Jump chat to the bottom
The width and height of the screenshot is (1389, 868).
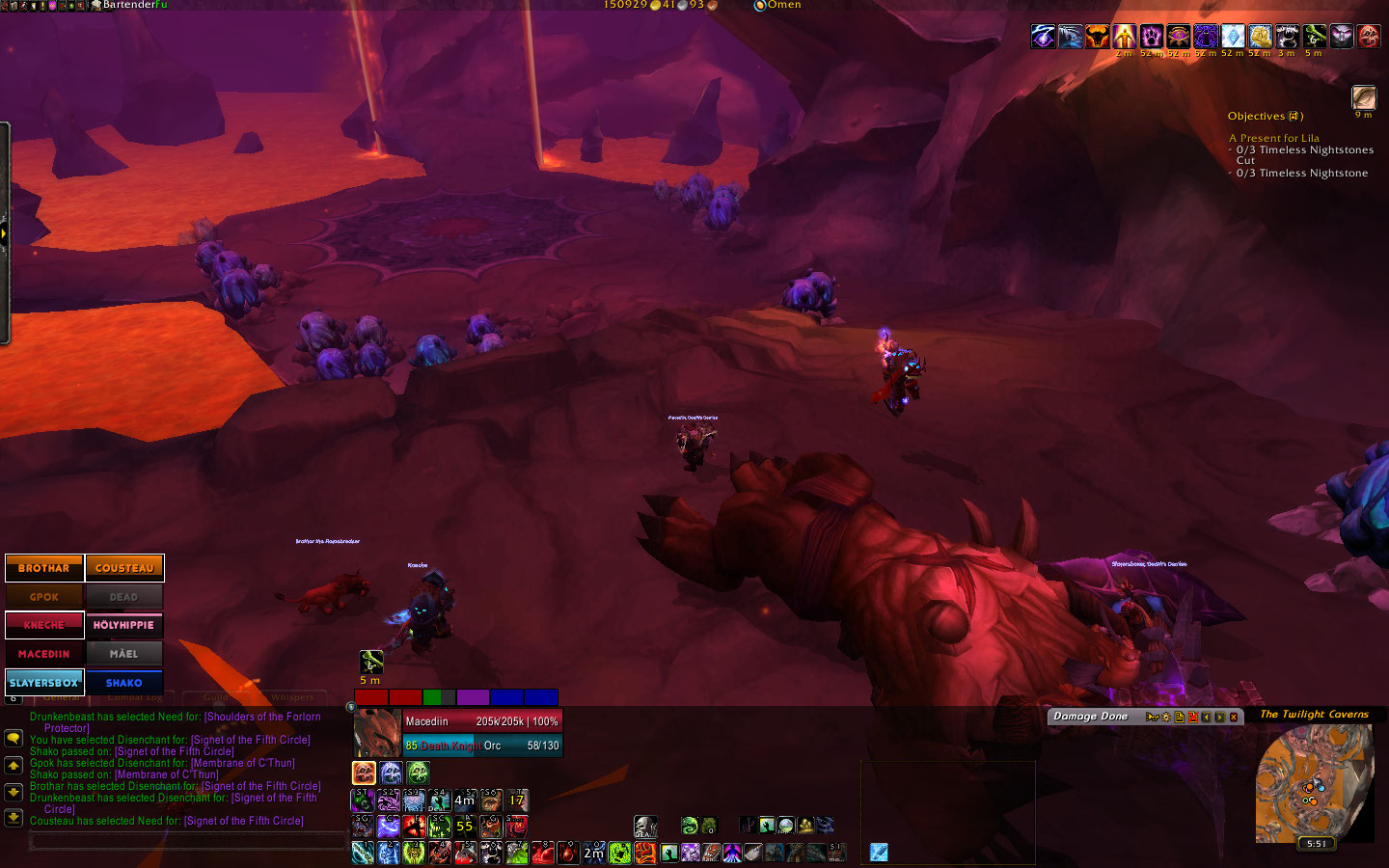point(14,817)
